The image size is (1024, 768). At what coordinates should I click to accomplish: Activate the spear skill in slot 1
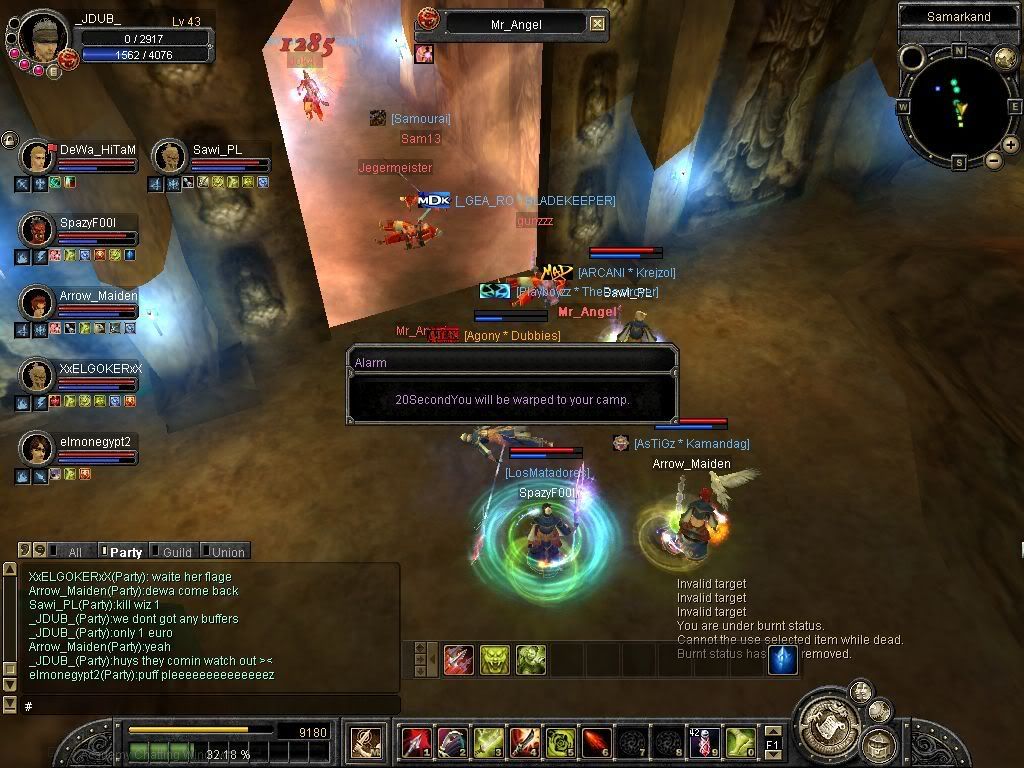[x=416, y=742]
